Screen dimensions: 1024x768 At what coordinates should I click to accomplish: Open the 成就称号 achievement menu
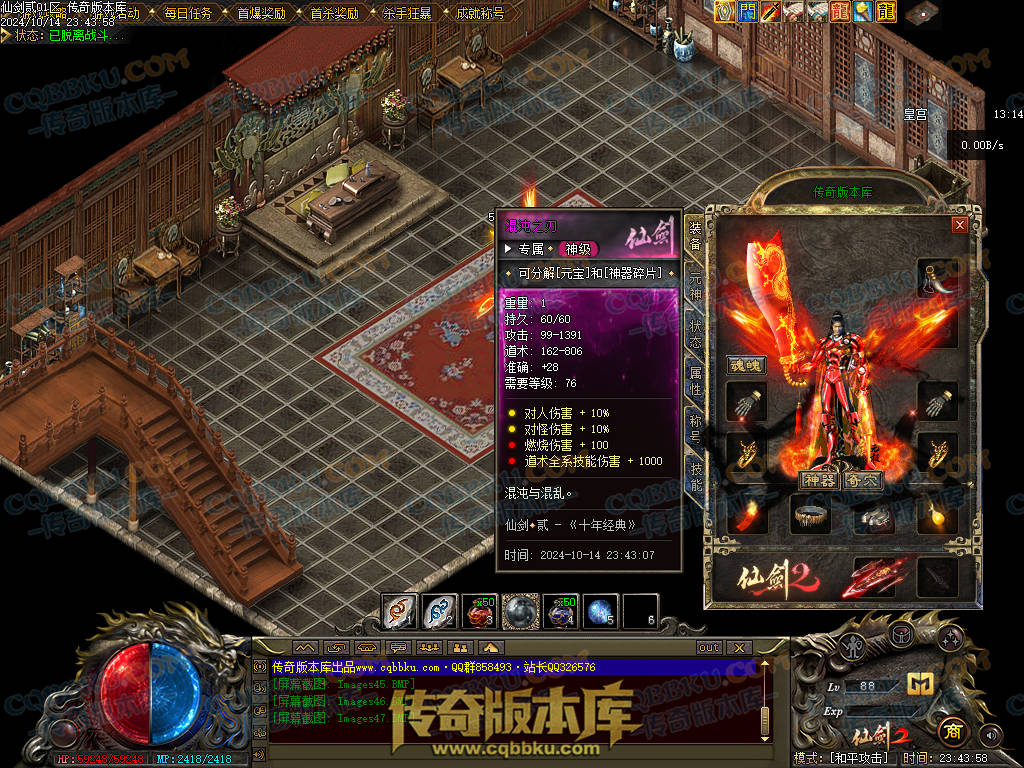coord(480,14)
